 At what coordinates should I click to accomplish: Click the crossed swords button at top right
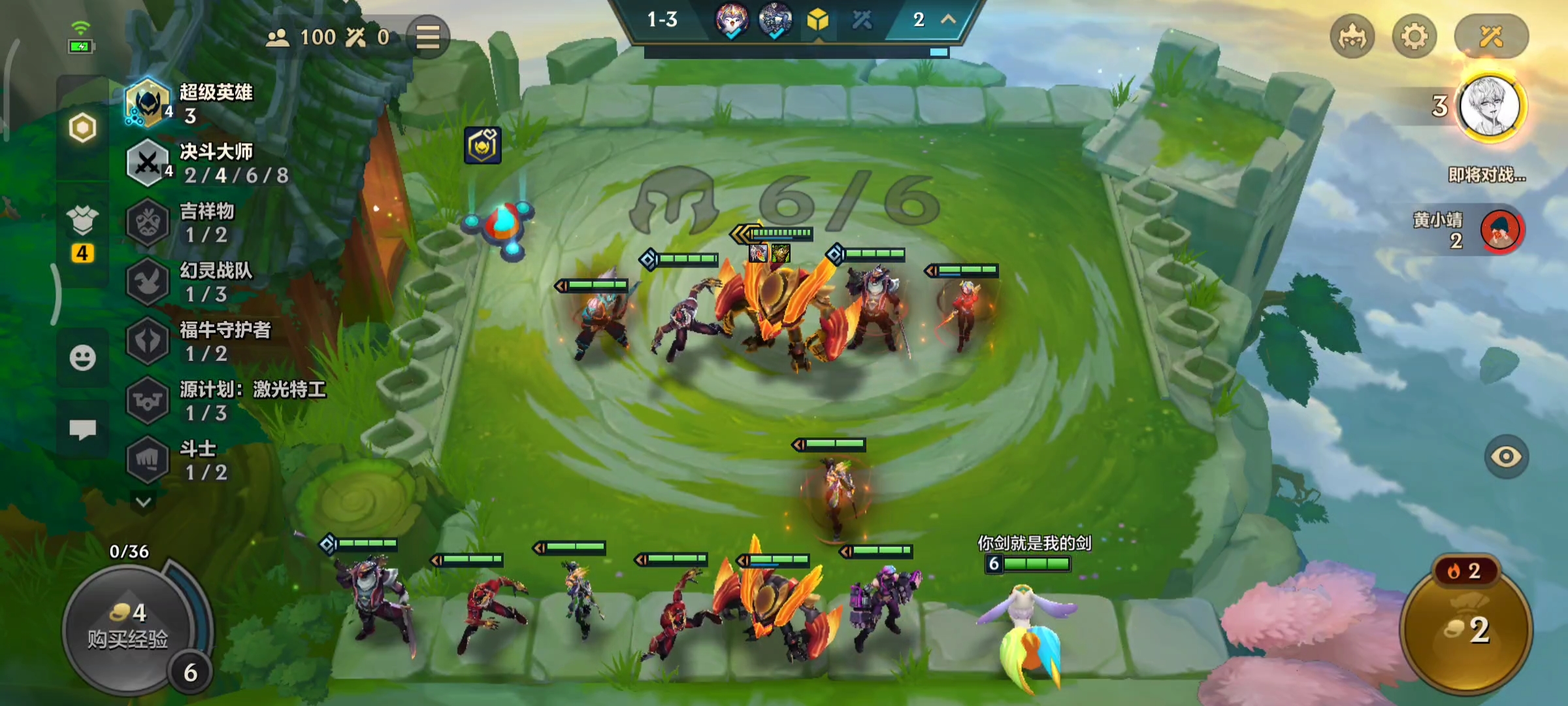(x=1491, y=37)
